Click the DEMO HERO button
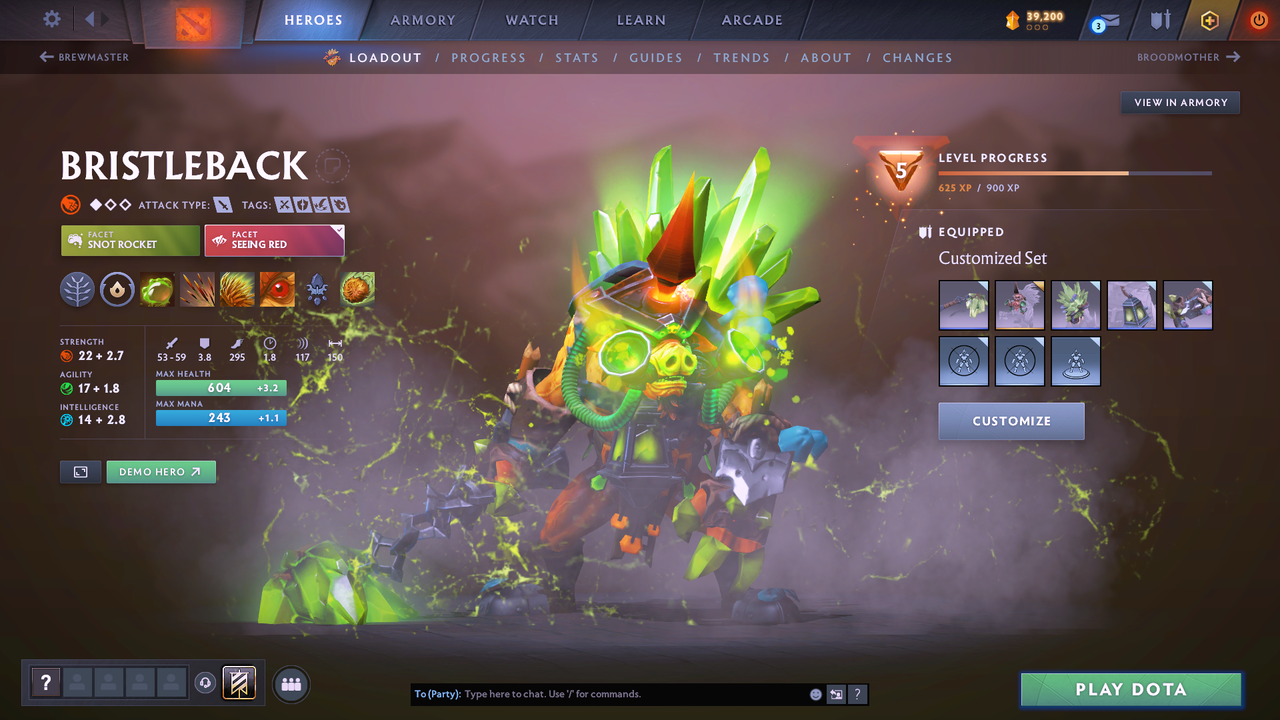Screen dimensions: 1280x720 (160, 471)
